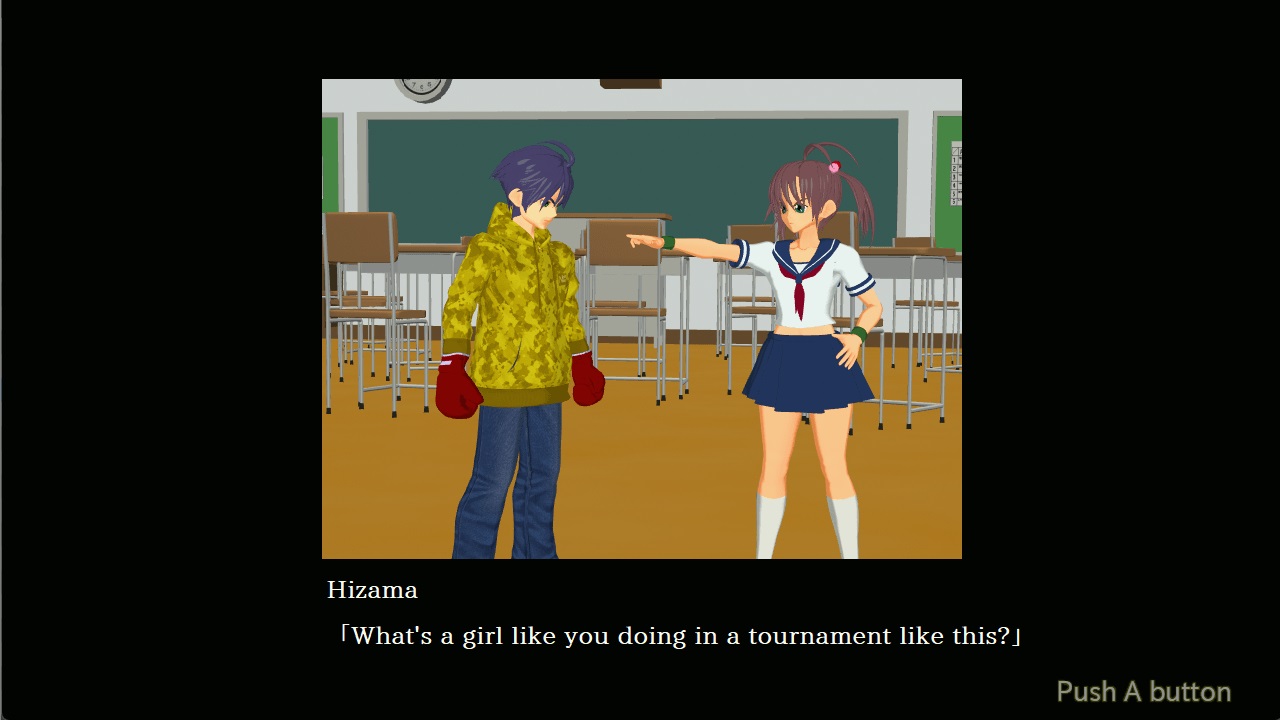This screenshot has width=1280, height=720.
Task: Click the Push A button prompt
Action: pos(1142,691)
